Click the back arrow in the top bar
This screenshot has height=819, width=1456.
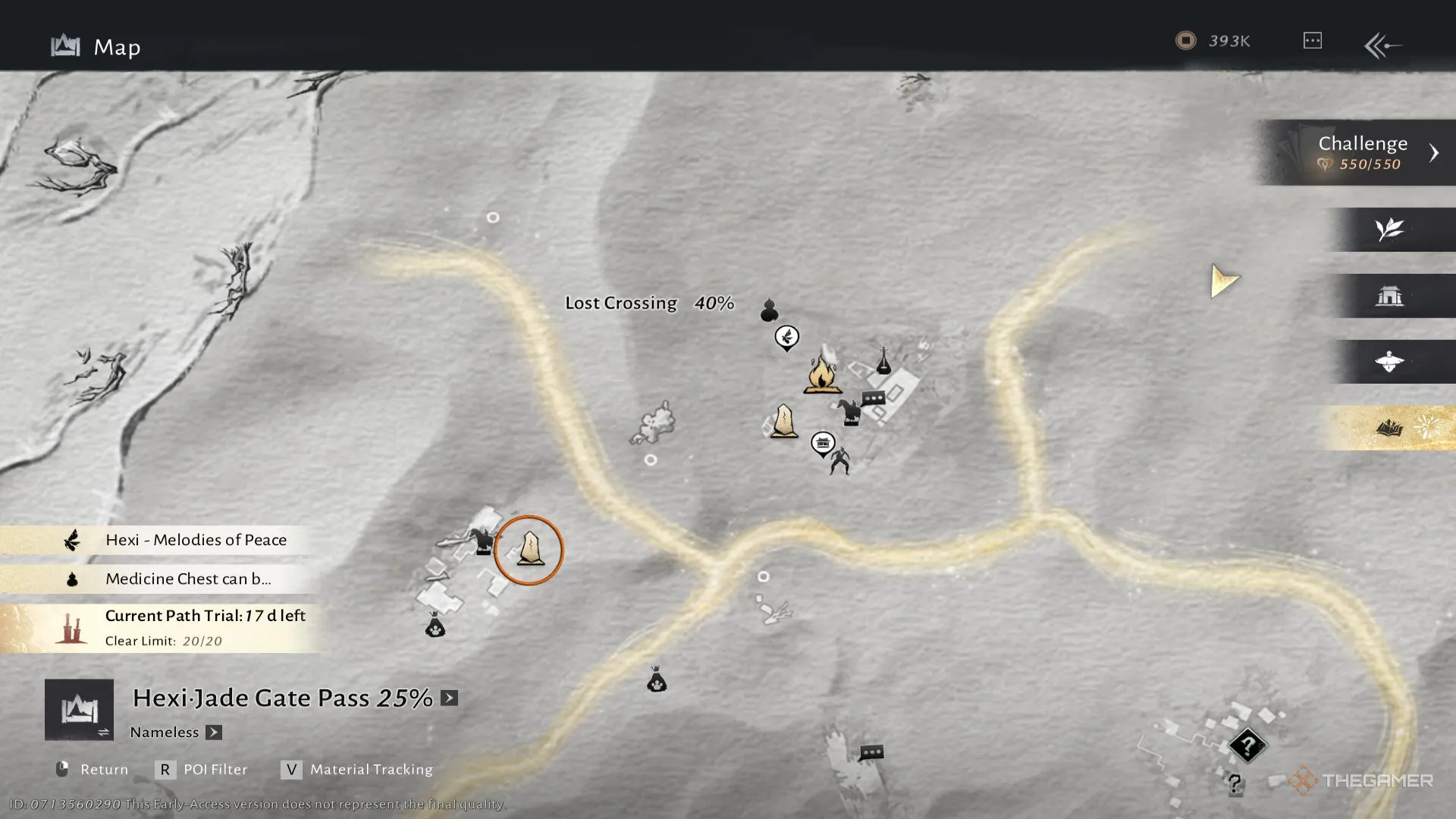coord(1382,45)
